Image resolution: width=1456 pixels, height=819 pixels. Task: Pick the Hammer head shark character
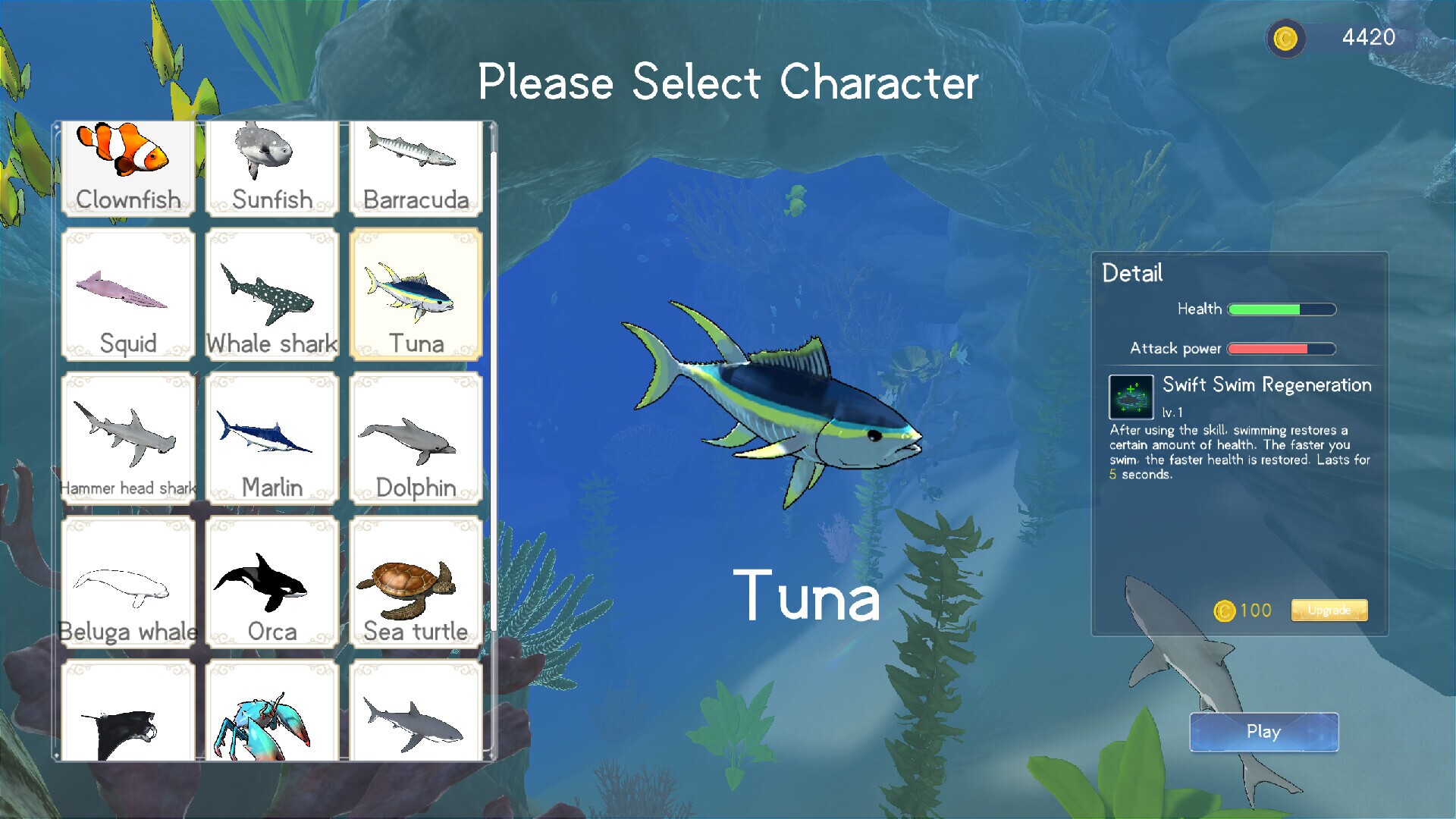[127, 438]
